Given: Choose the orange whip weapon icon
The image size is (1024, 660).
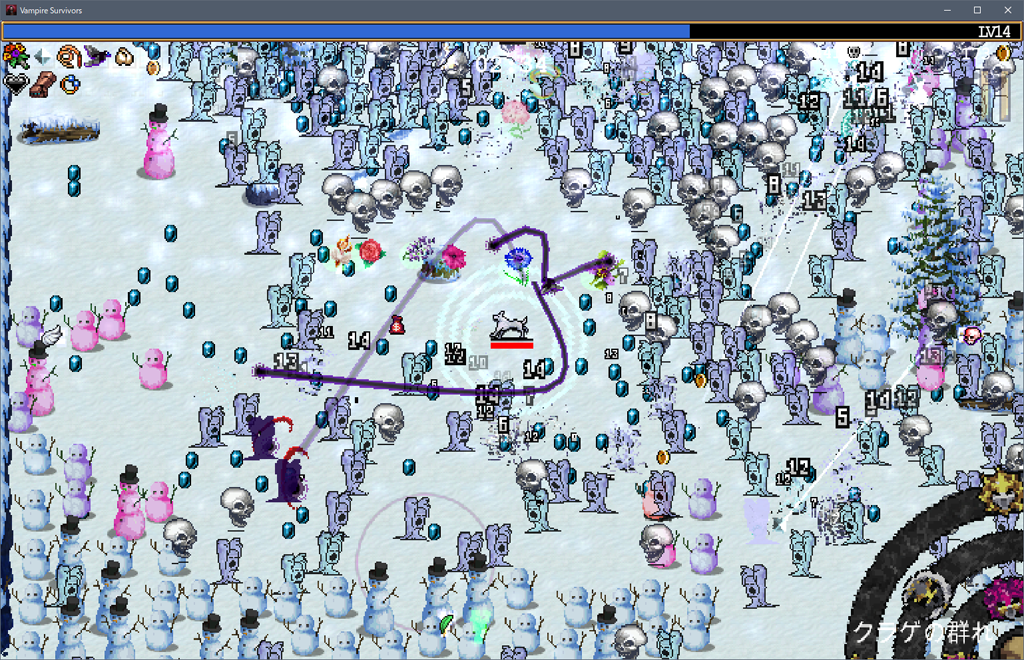Looking at the screenshot, I should click(69, 56).
